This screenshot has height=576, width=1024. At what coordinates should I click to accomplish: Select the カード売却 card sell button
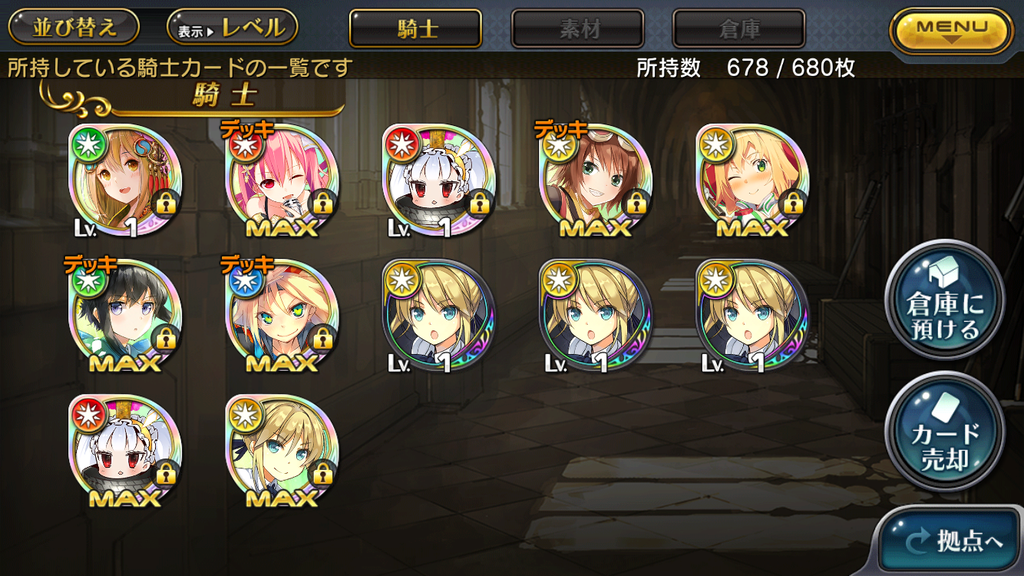tap(944, 433)
